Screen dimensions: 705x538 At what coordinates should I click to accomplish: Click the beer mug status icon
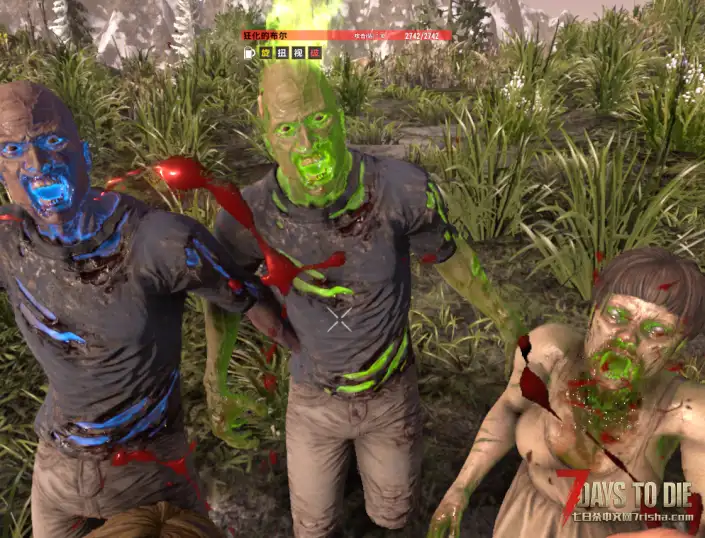(249, 52)
